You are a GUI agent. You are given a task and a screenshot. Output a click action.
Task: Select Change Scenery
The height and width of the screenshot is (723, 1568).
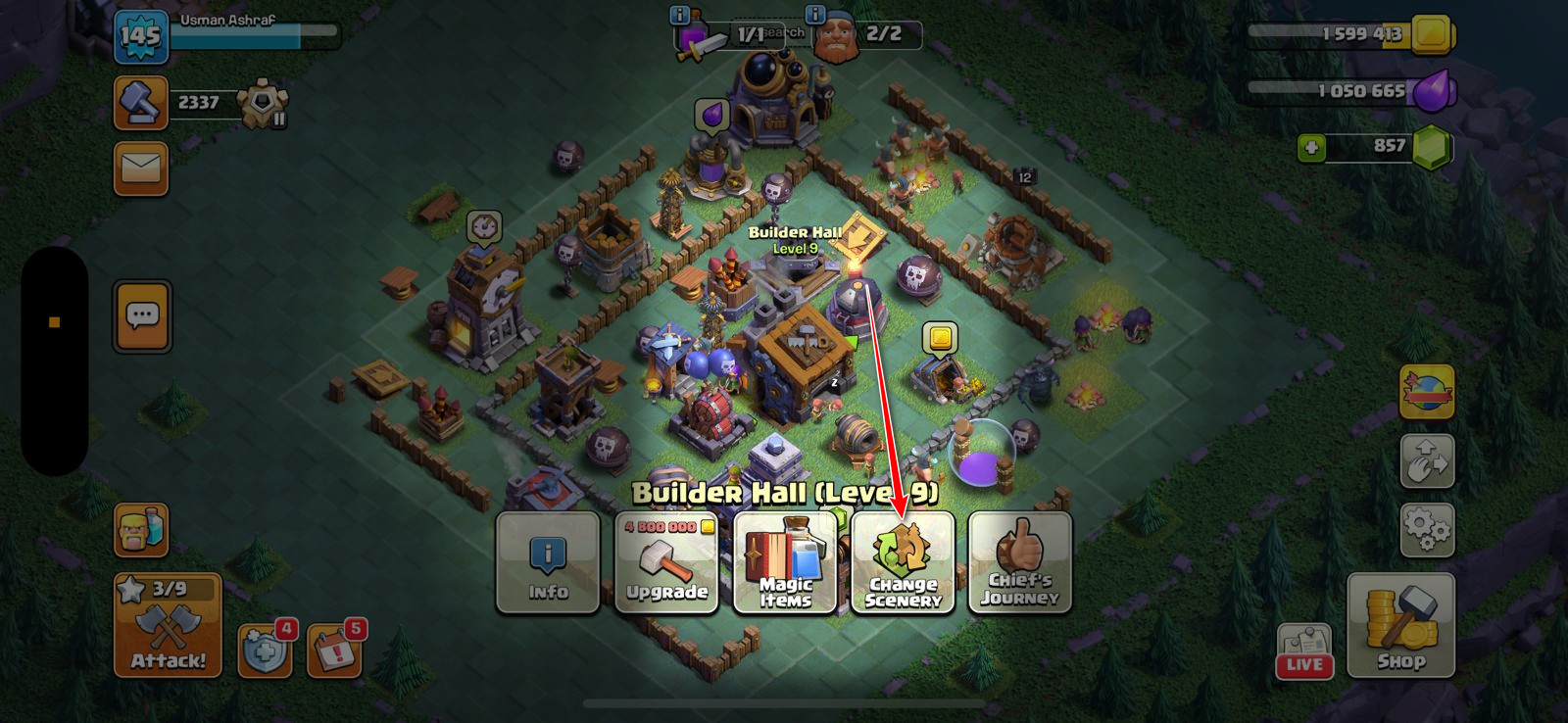(902, 563)
